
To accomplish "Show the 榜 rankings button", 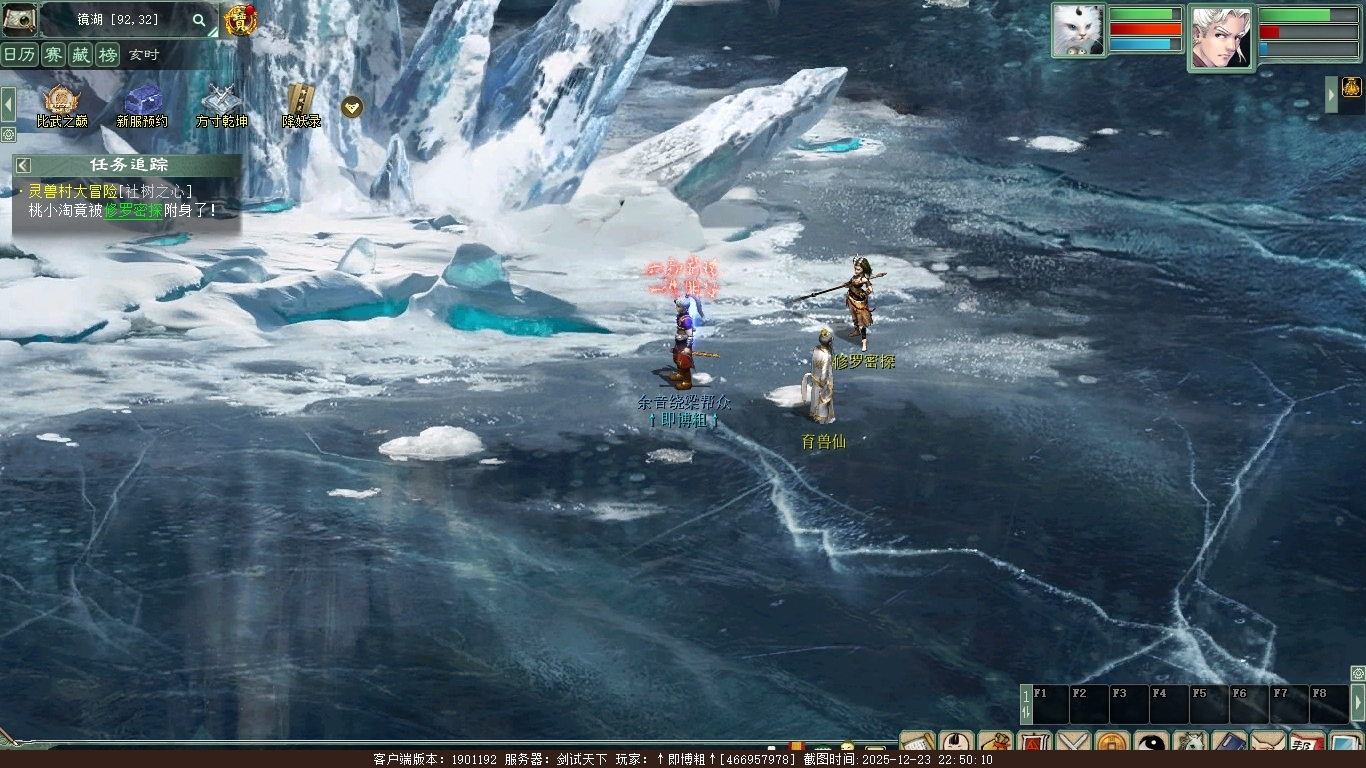I will (107, 55).
